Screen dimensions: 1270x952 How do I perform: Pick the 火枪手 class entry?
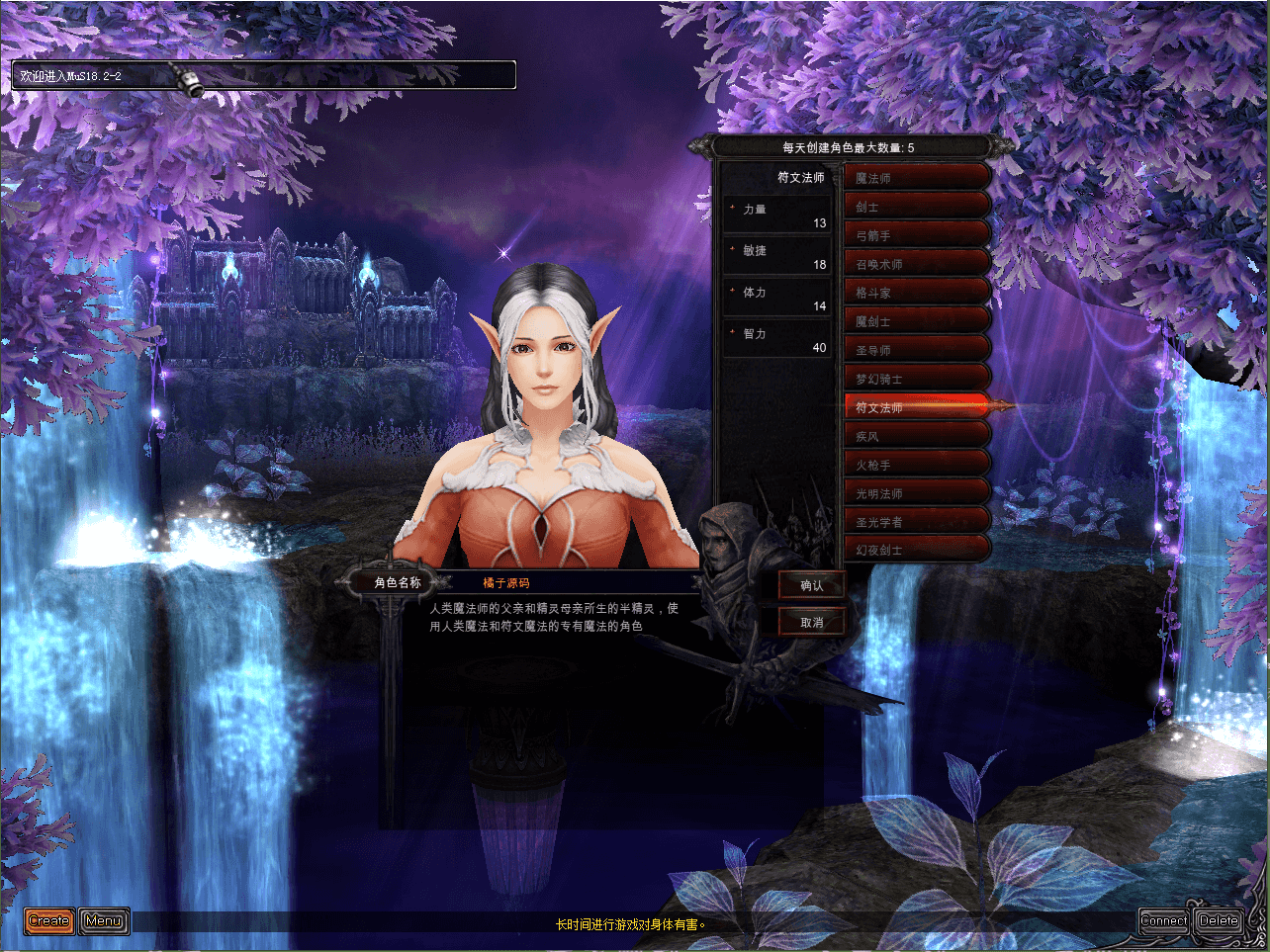(x=916, y=465)
